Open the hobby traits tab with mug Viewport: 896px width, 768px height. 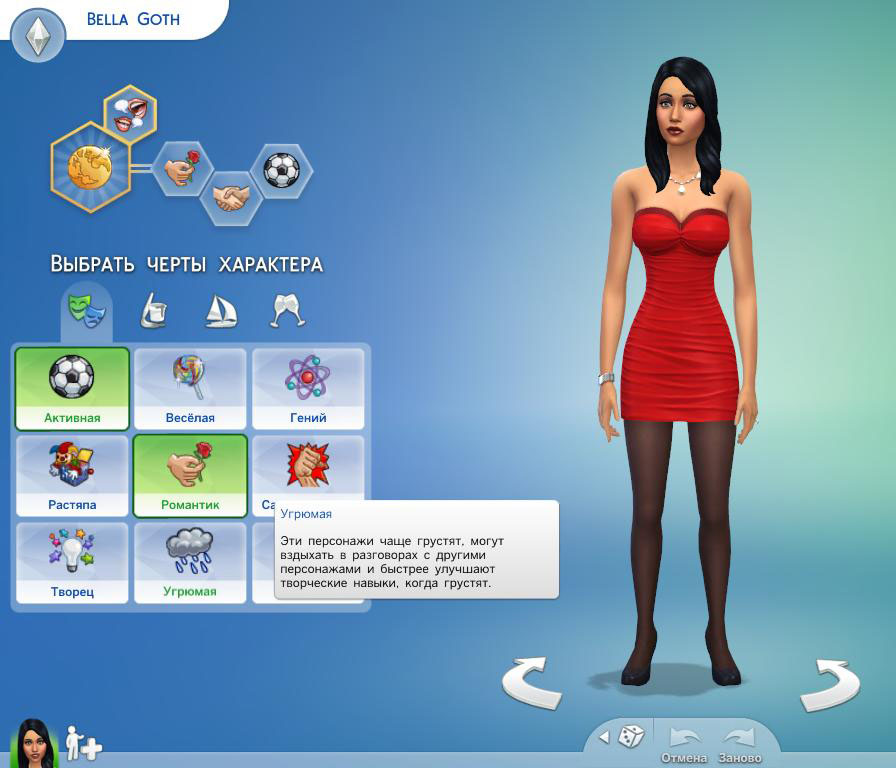tap(150, 310)
